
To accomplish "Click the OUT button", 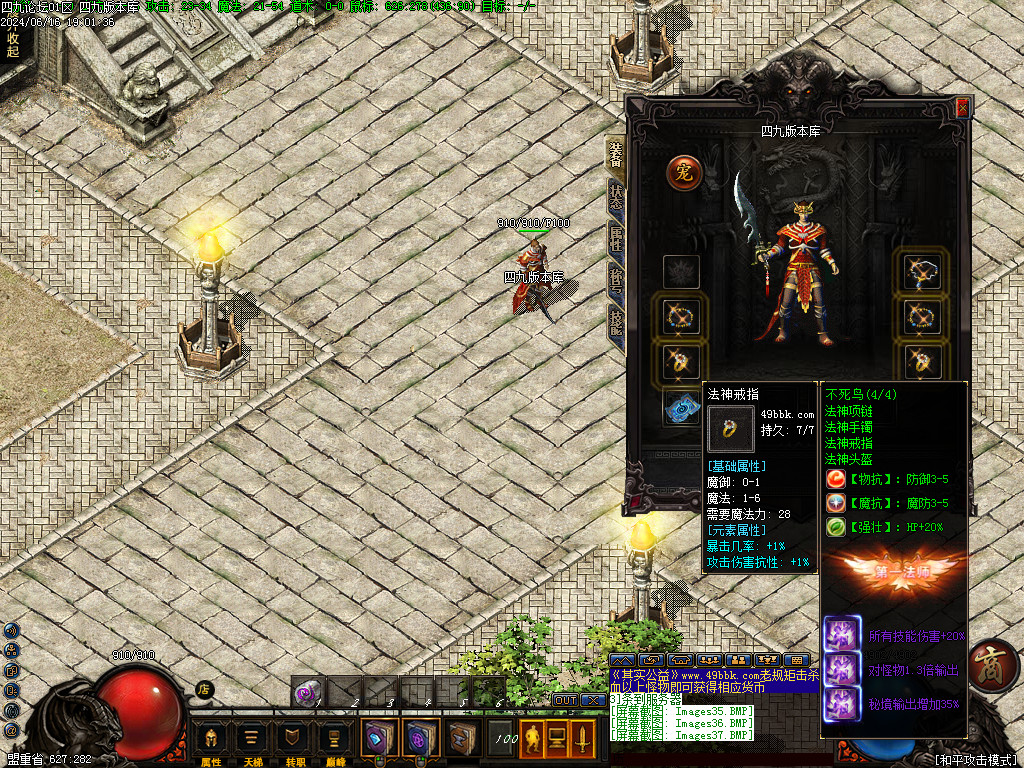I will 566,700.
